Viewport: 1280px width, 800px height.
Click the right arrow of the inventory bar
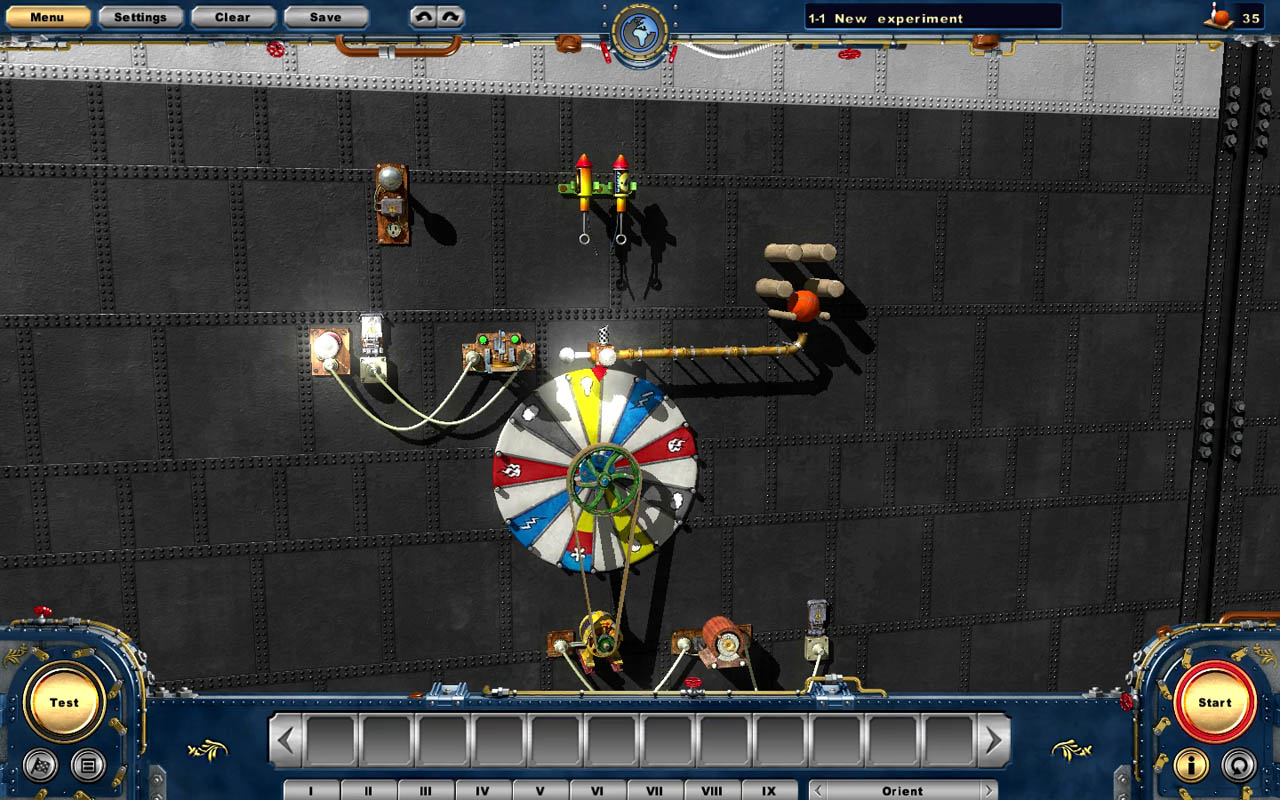[991, 740]
